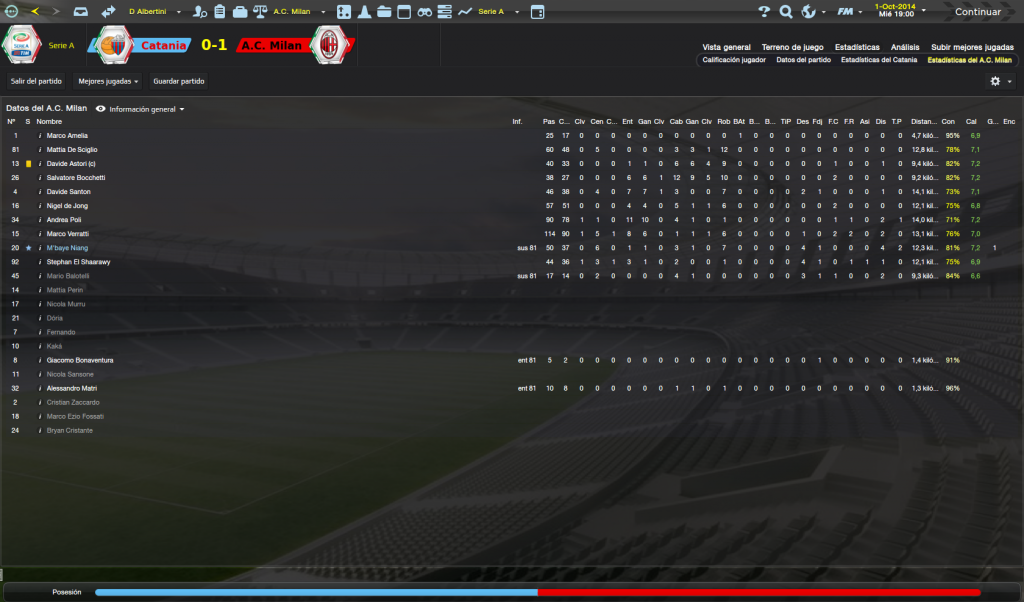This screenshot has height=602, width=1024.
Task: Leave the match with Salir del partido
Action: click(x=37, y=81)
